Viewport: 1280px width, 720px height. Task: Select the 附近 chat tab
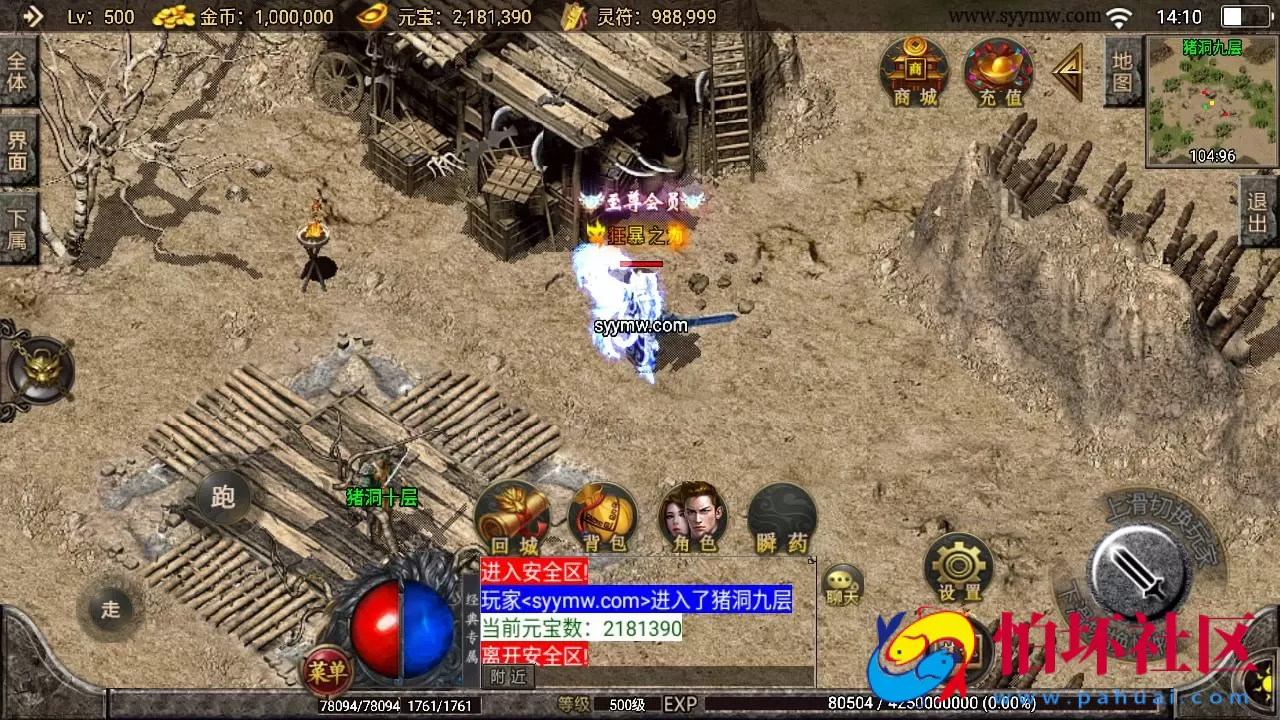pos(507,676)
